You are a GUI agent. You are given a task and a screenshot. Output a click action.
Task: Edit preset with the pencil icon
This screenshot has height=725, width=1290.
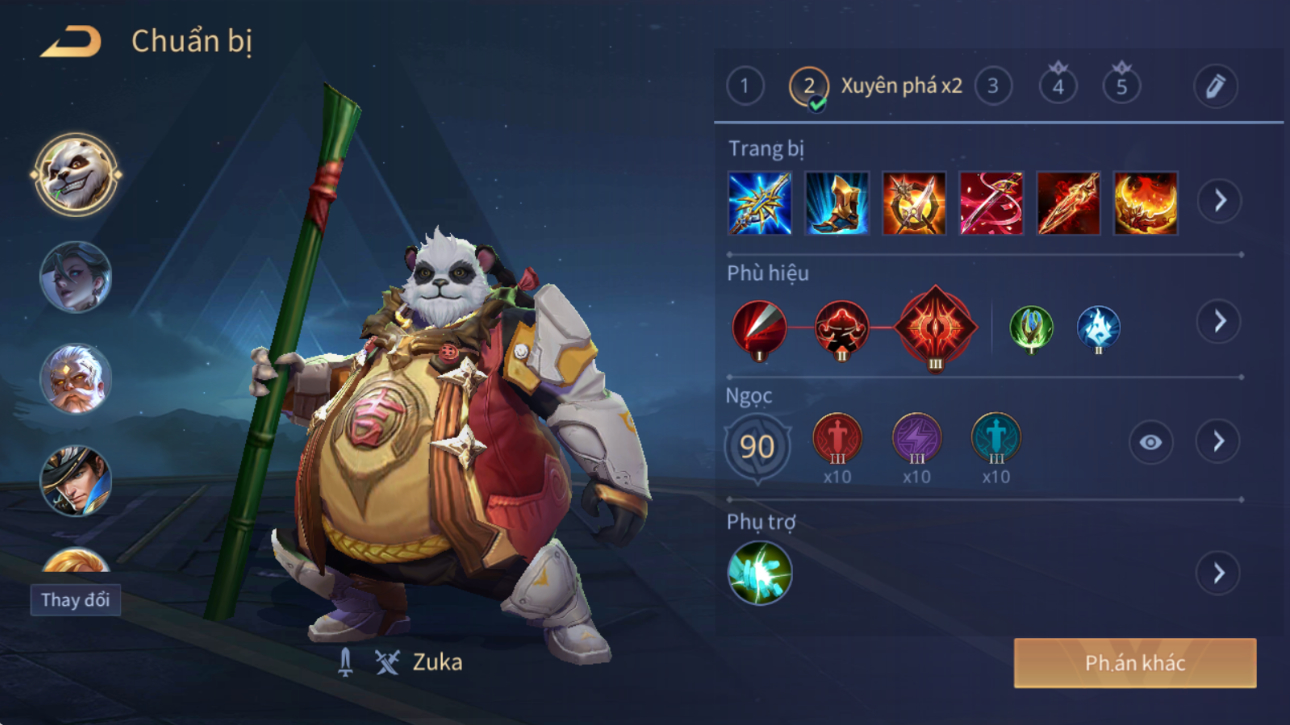[x=1215, y=86]
